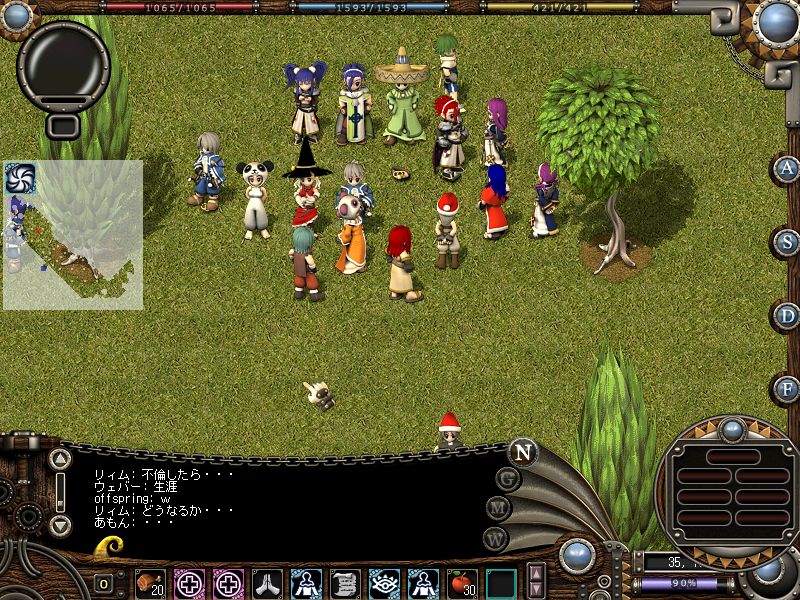Click the hotbar page number 0 button
Screen dimensions: 800x600
click(x=104, y=583)
